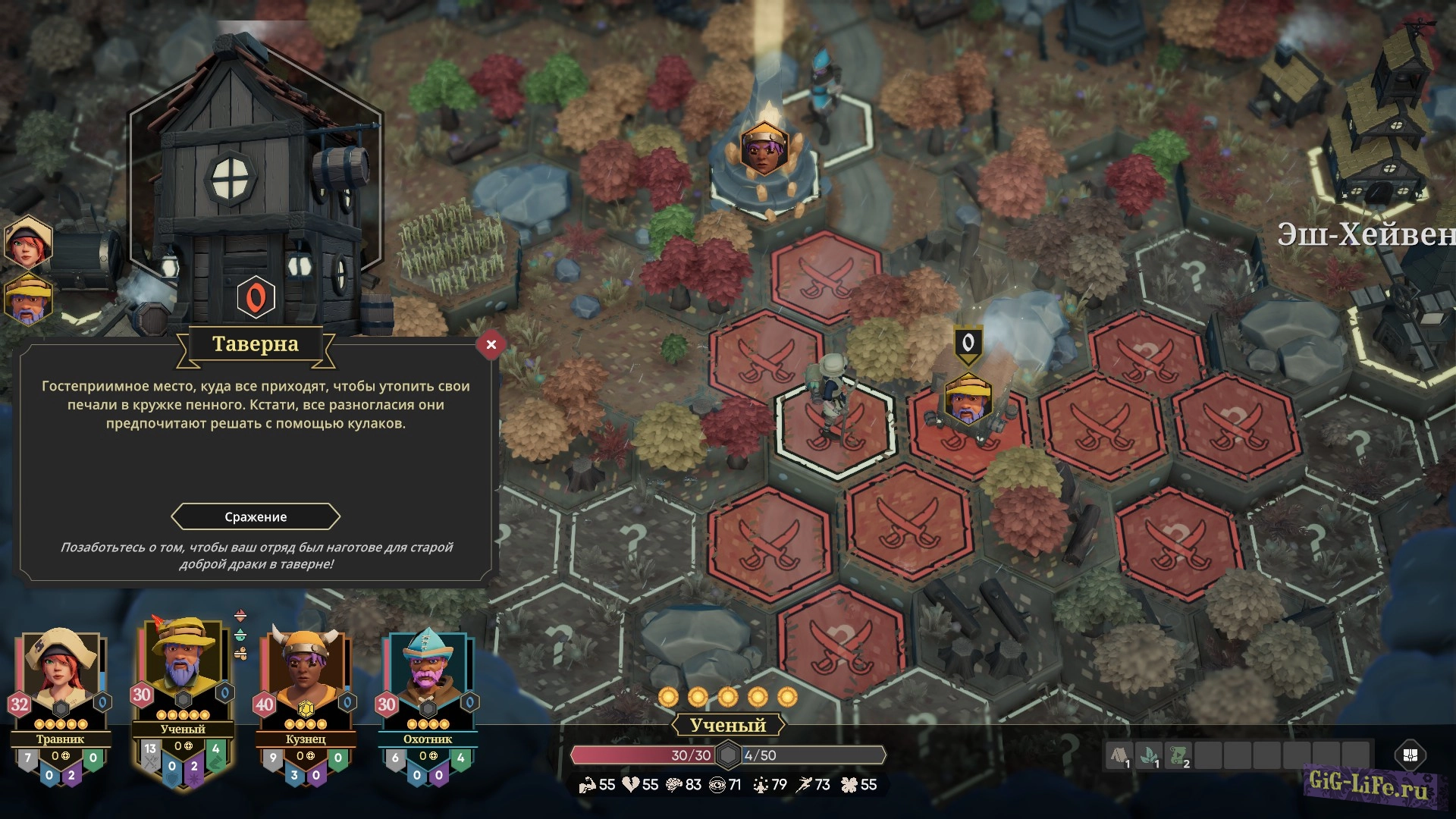Screen dimensions: 1456x819
Task: Click the red-haired woman portrait on the left edge
Action: [x=28, y=243]
